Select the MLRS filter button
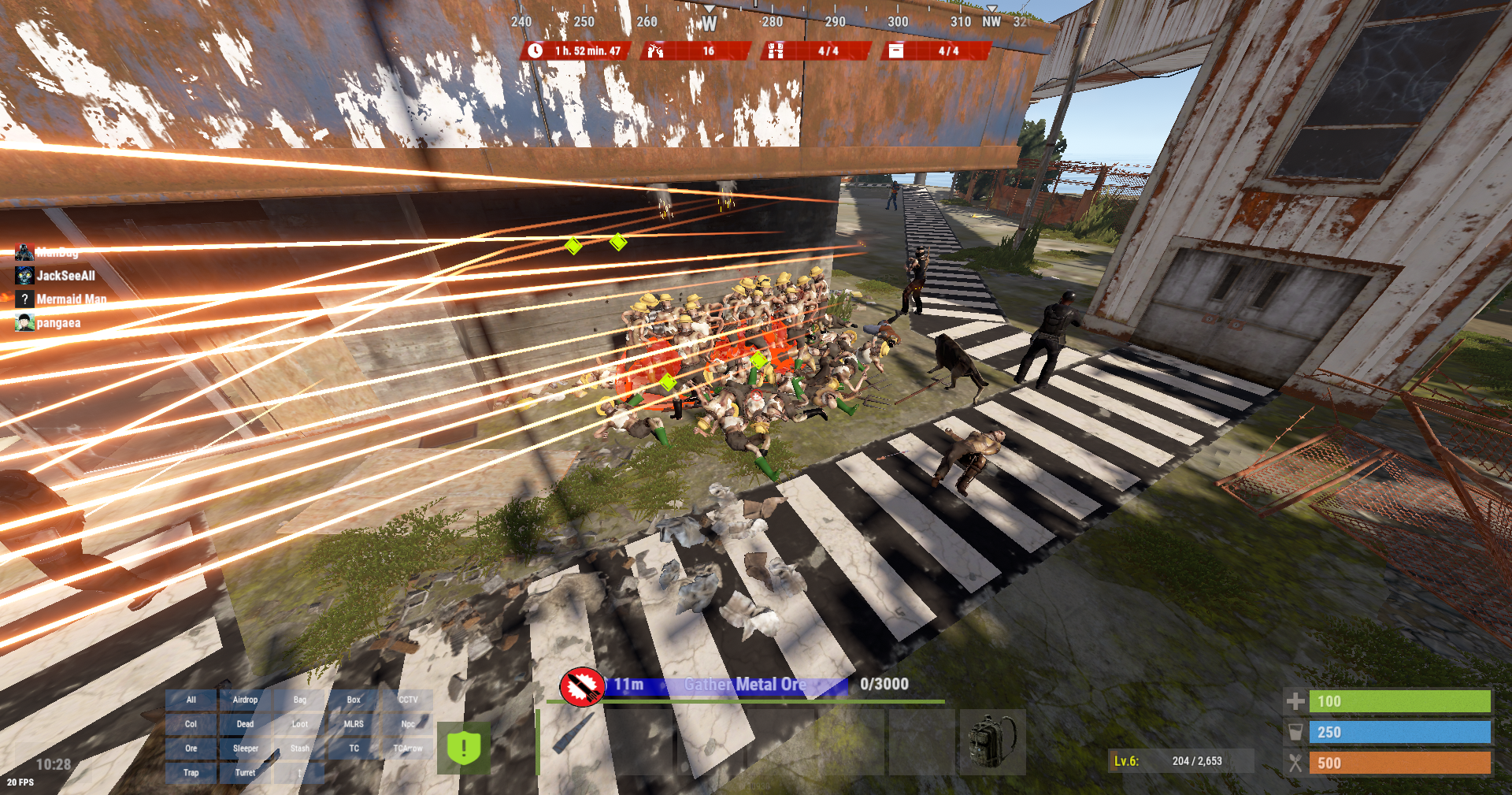 [x=354, y=724]
